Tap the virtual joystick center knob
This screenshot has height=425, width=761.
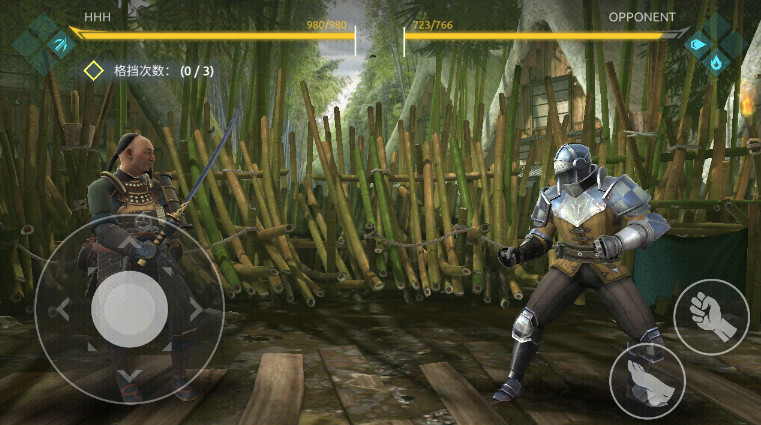pyautogui.click(x=129, y=309)
